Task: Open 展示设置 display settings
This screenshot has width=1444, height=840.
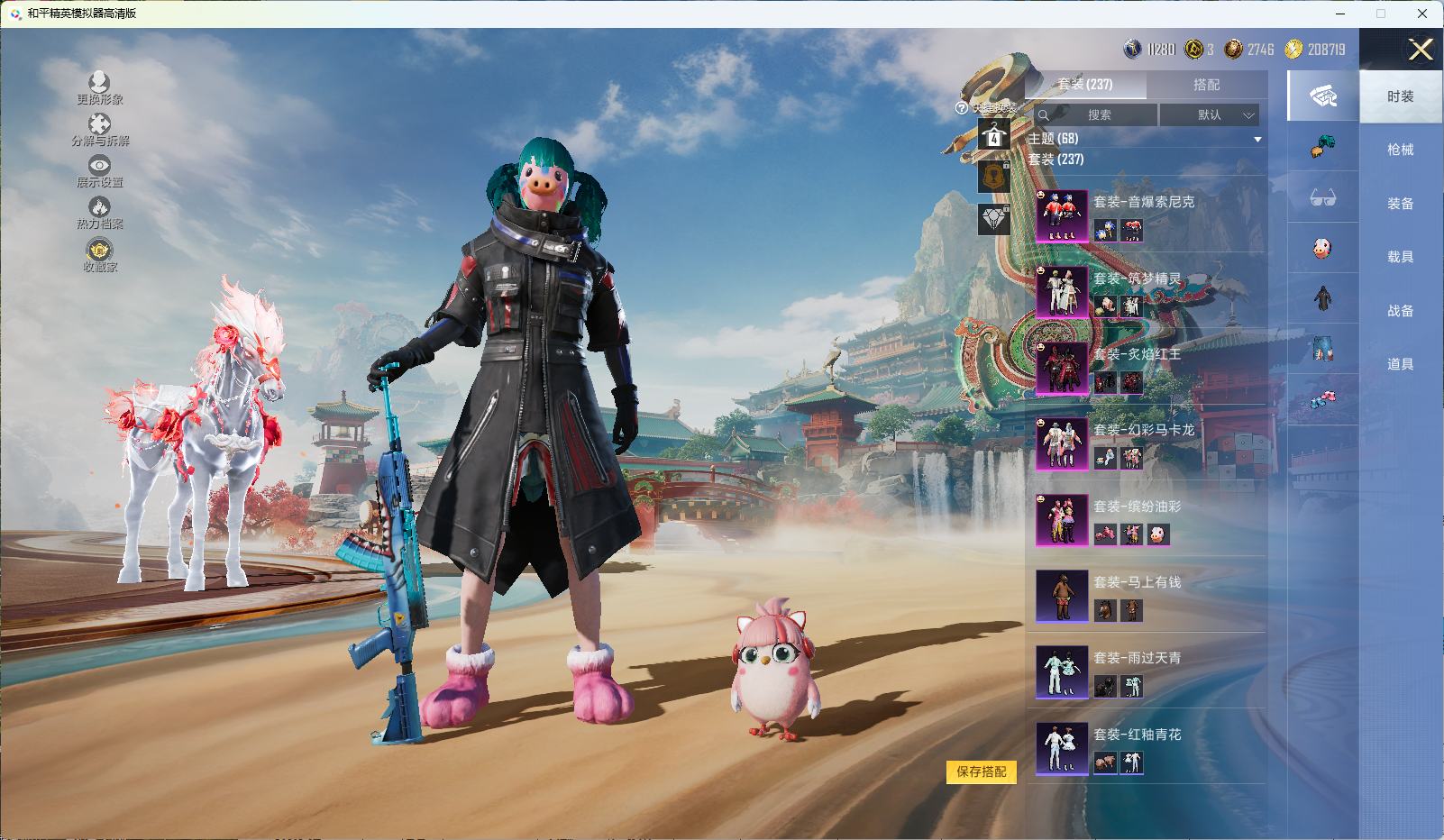Action: (99, 167)
